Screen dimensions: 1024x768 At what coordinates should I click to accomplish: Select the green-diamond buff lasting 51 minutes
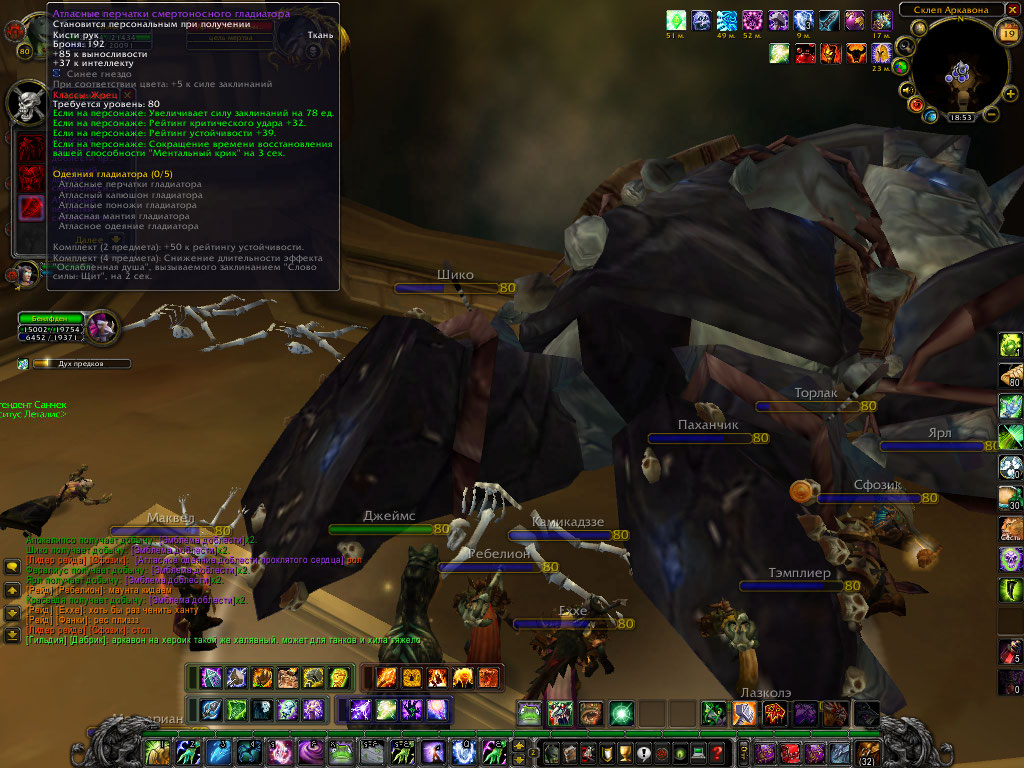[677, 20]
